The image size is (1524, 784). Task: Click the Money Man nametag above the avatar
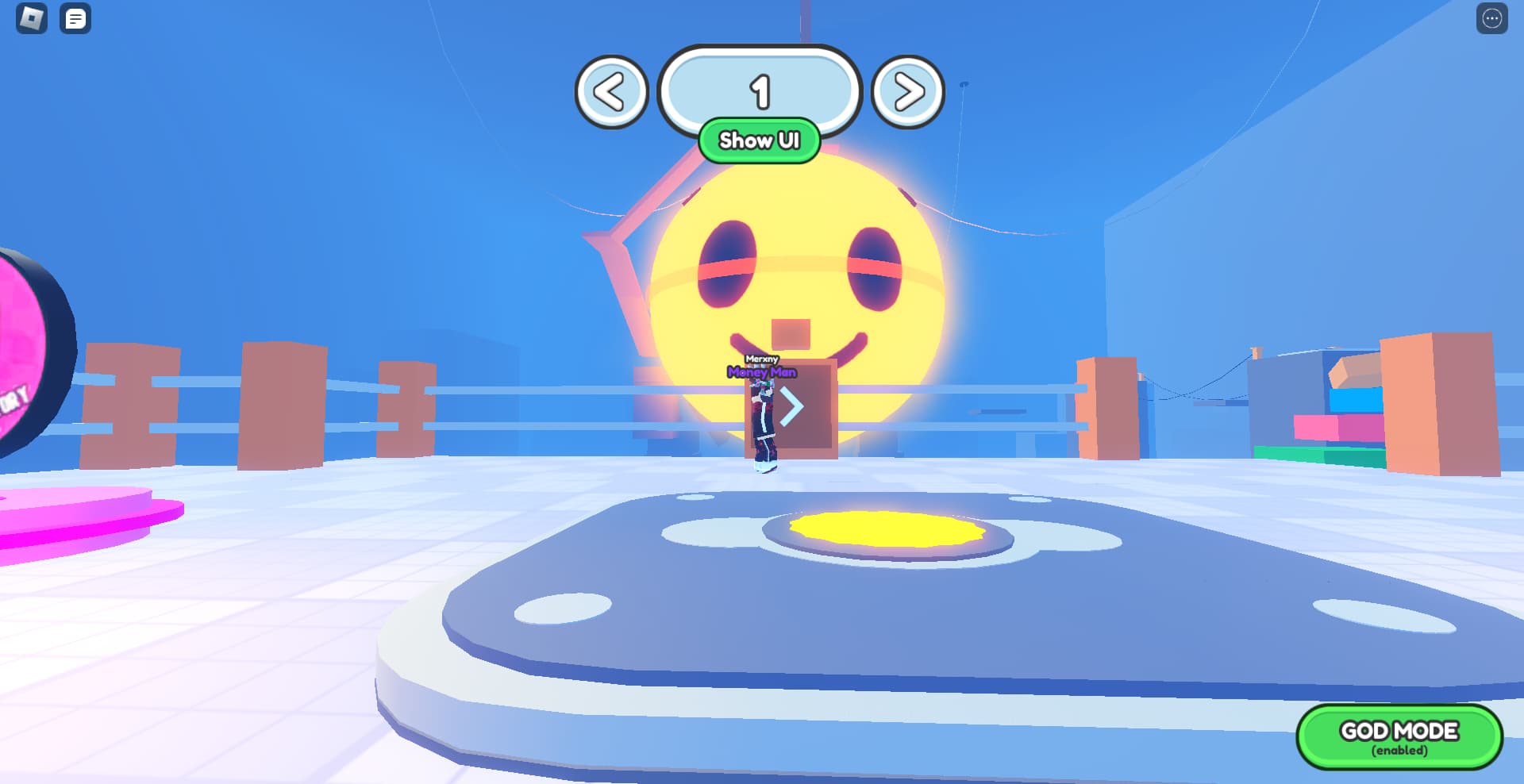[x=762, y=371]
